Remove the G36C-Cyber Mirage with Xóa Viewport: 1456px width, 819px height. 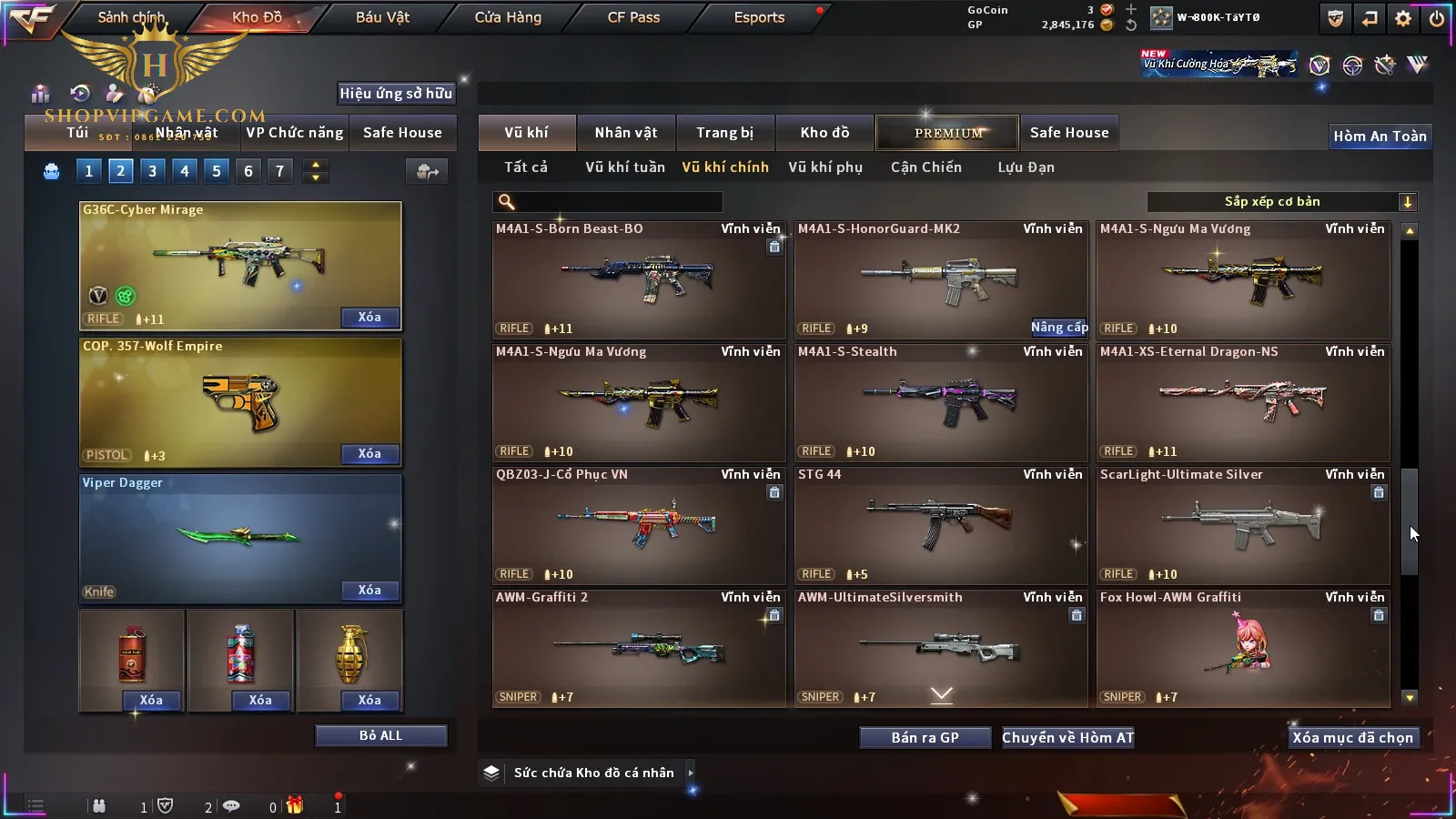(369, 318)
